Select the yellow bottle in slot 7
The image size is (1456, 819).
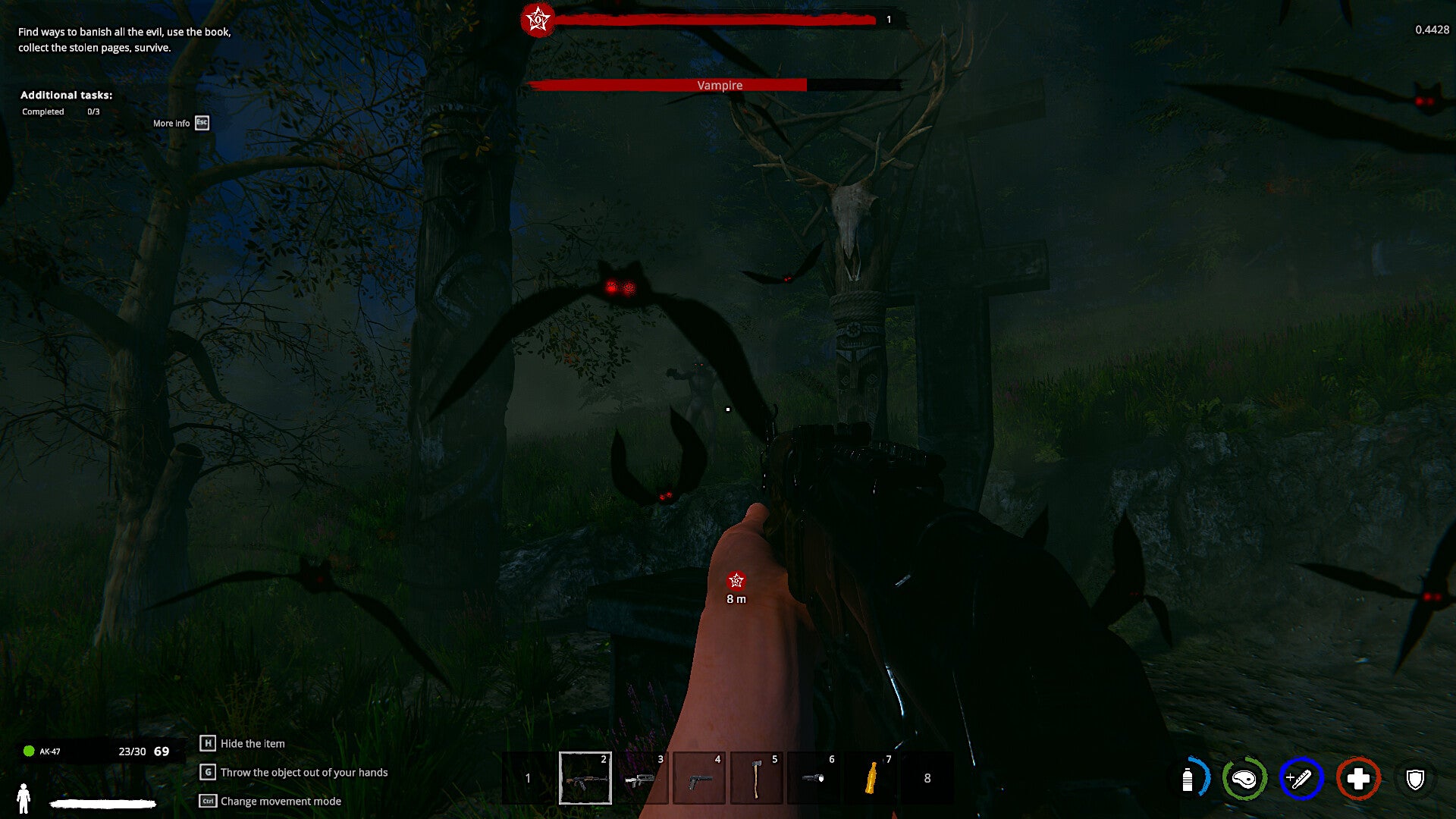click(871, 778)
